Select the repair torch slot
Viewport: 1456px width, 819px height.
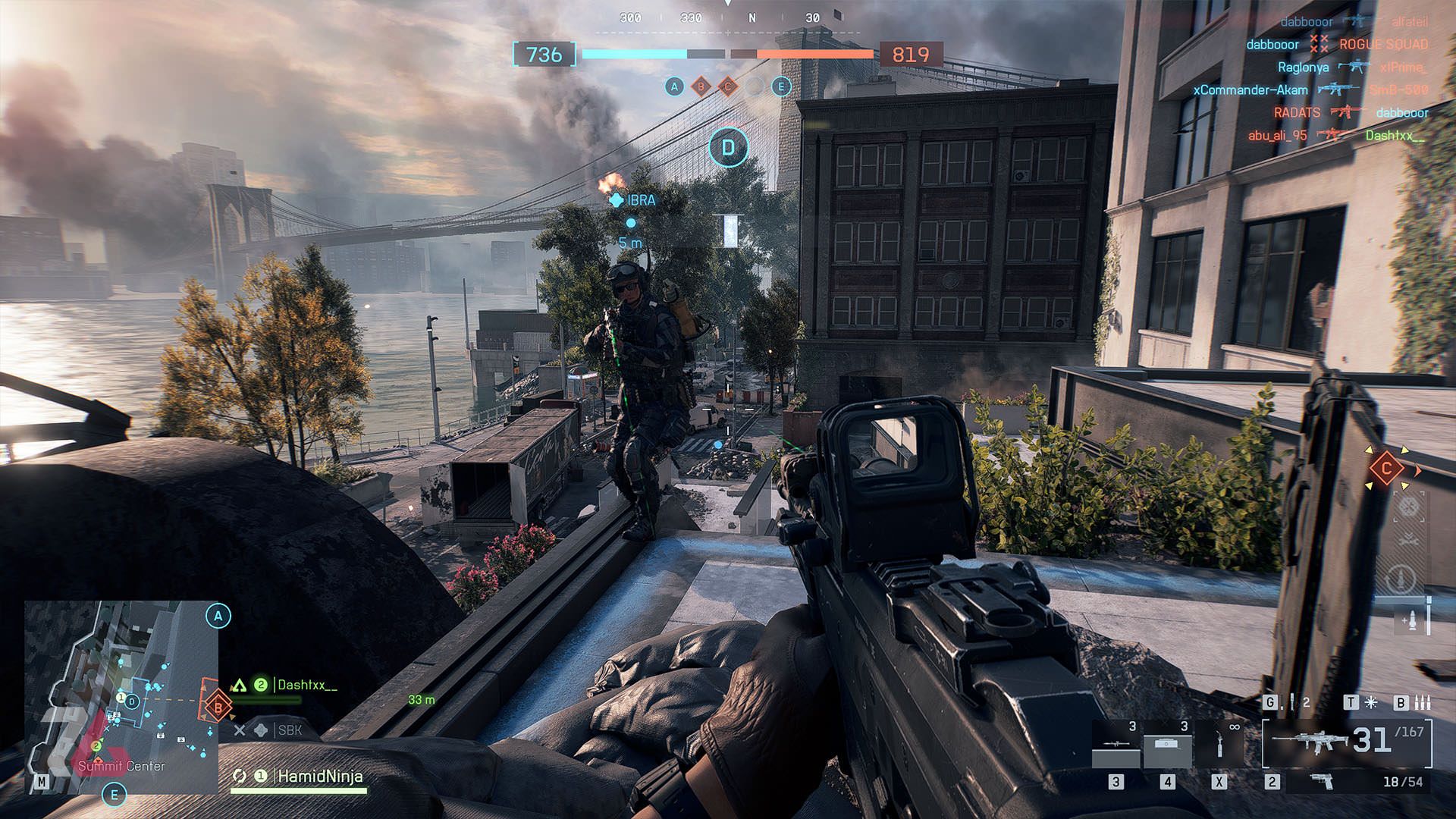click(1219, 745)
